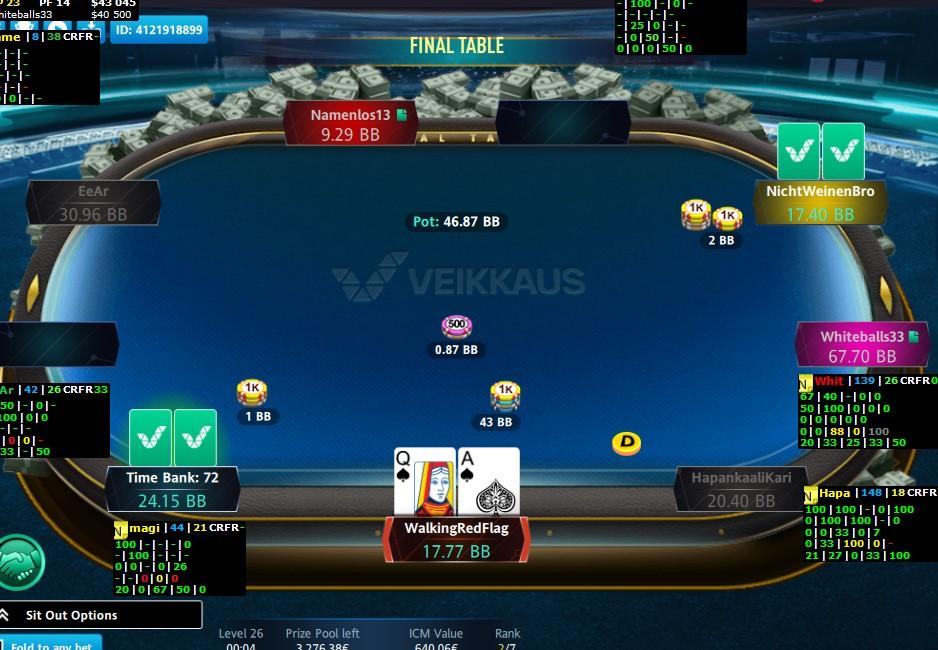Click the Time Bank player plate
This screenshot has width=938, height=650.
pyautogui.click(x=172, y=489)
